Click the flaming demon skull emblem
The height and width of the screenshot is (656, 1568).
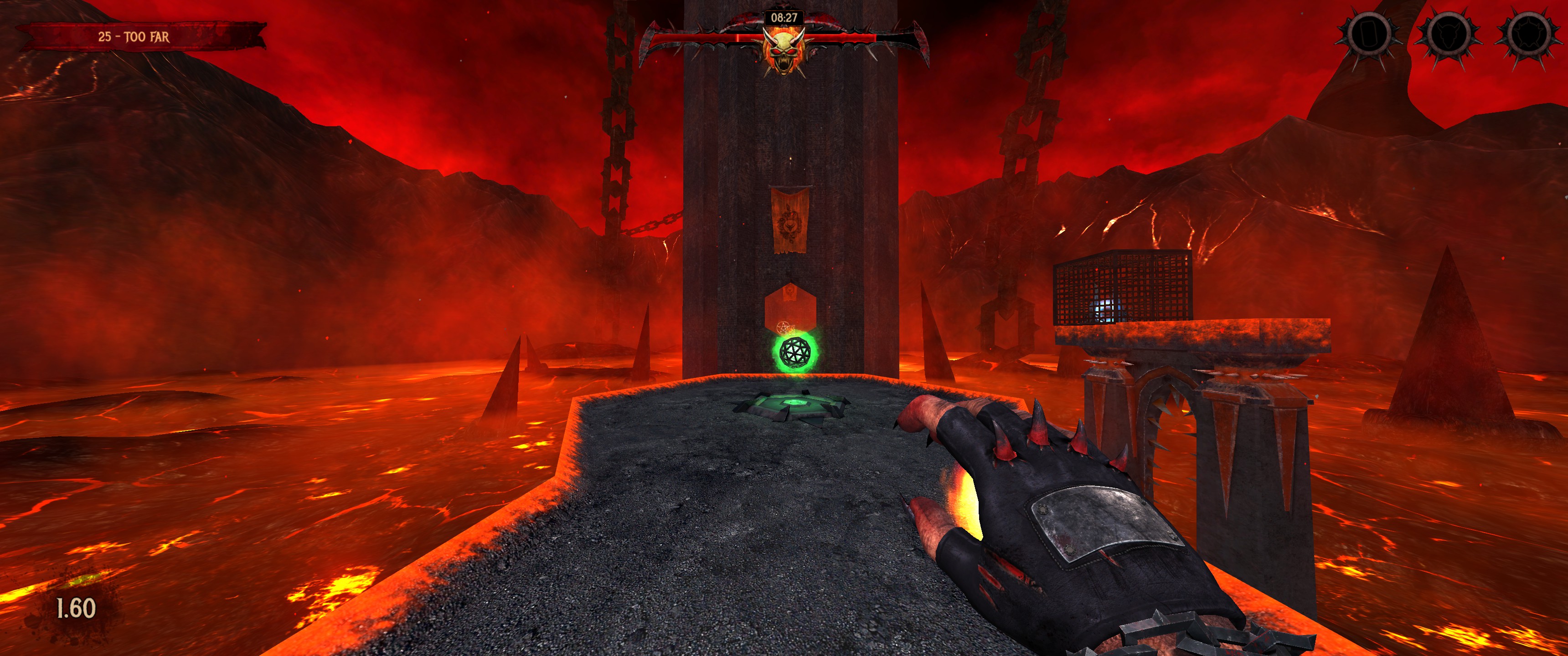pyautogui.click(x=784, y=52)
